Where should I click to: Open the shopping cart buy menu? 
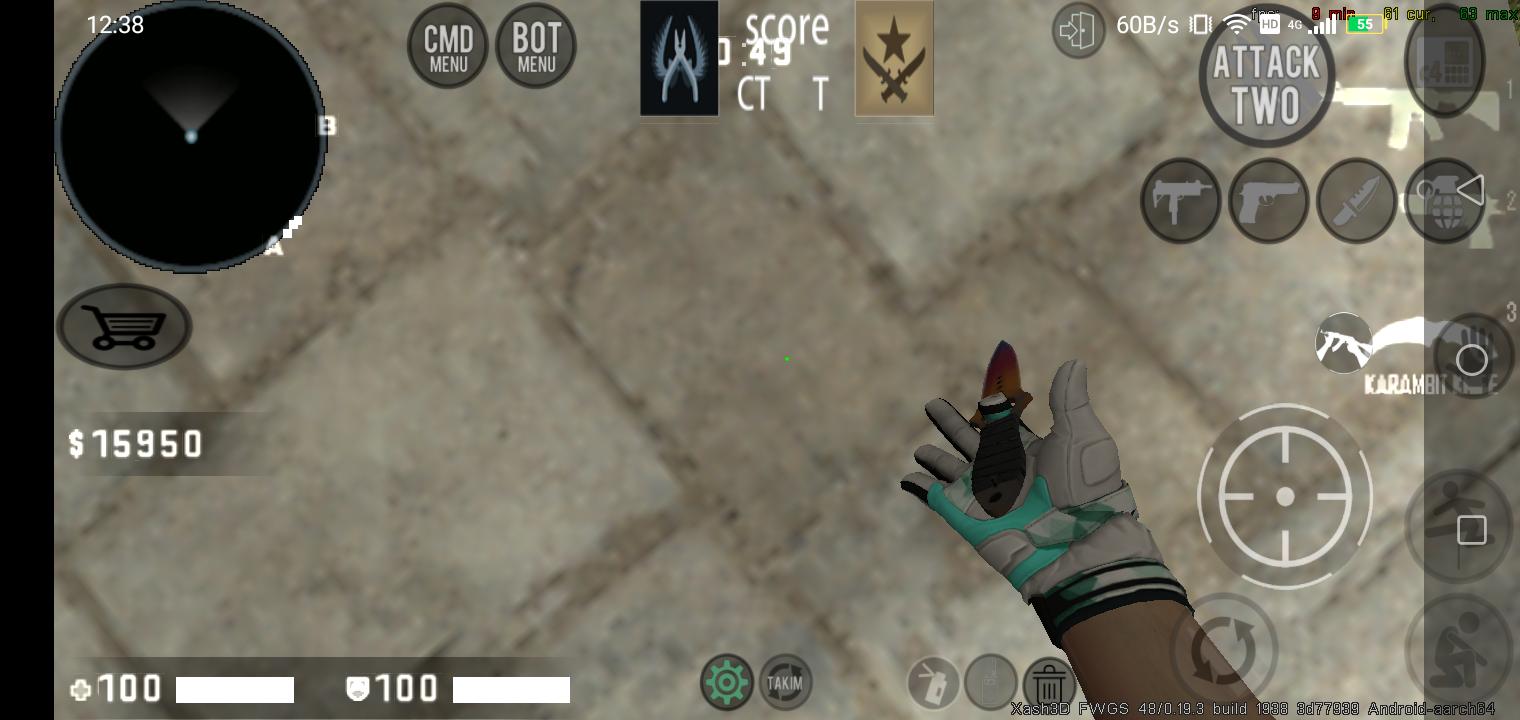124,326
